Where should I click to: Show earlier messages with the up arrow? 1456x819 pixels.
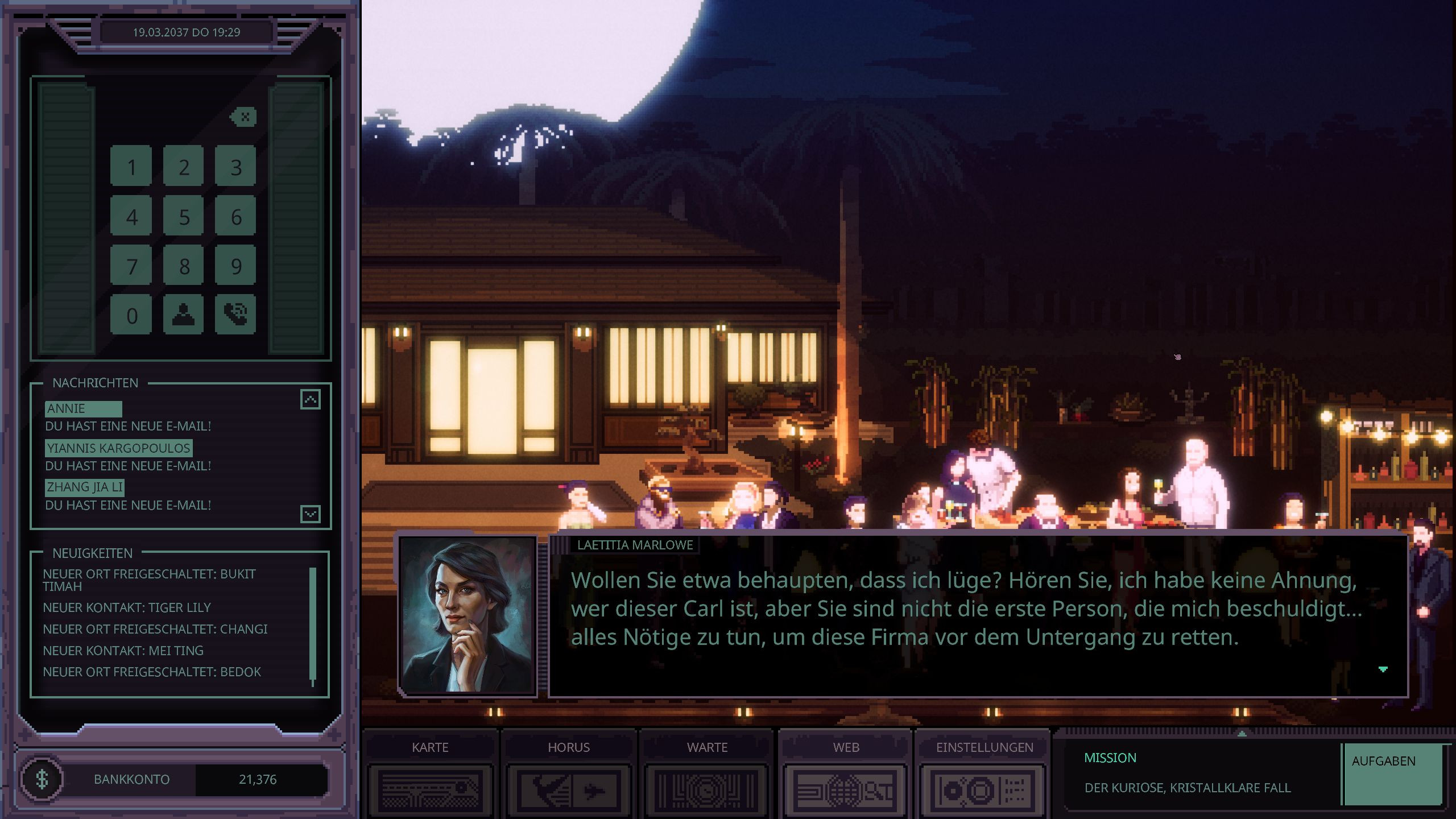[x=311, y=400]
